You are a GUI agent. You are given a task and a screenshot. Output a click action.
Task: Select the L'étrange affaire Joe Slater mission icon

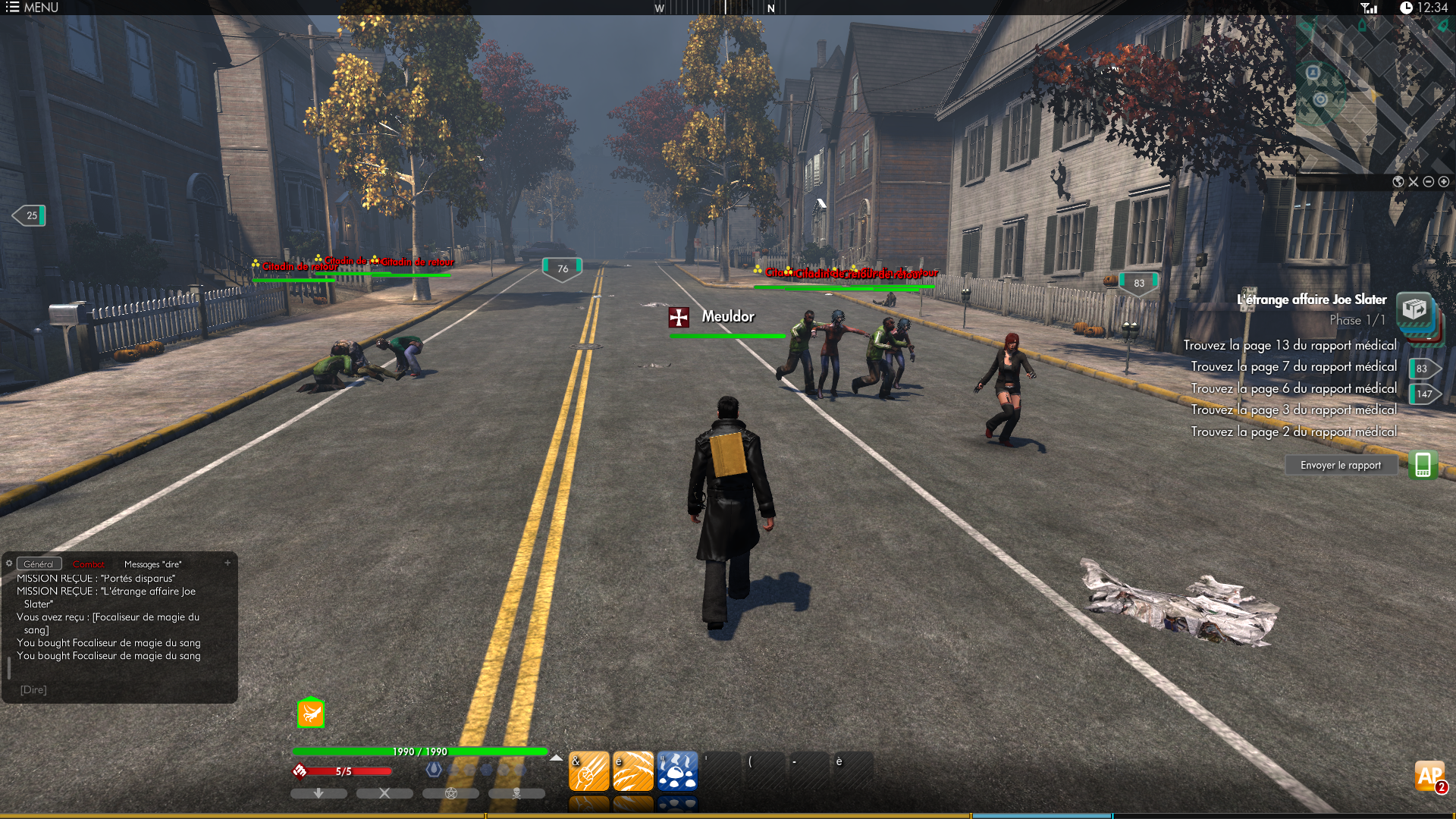click(1414, 309)
